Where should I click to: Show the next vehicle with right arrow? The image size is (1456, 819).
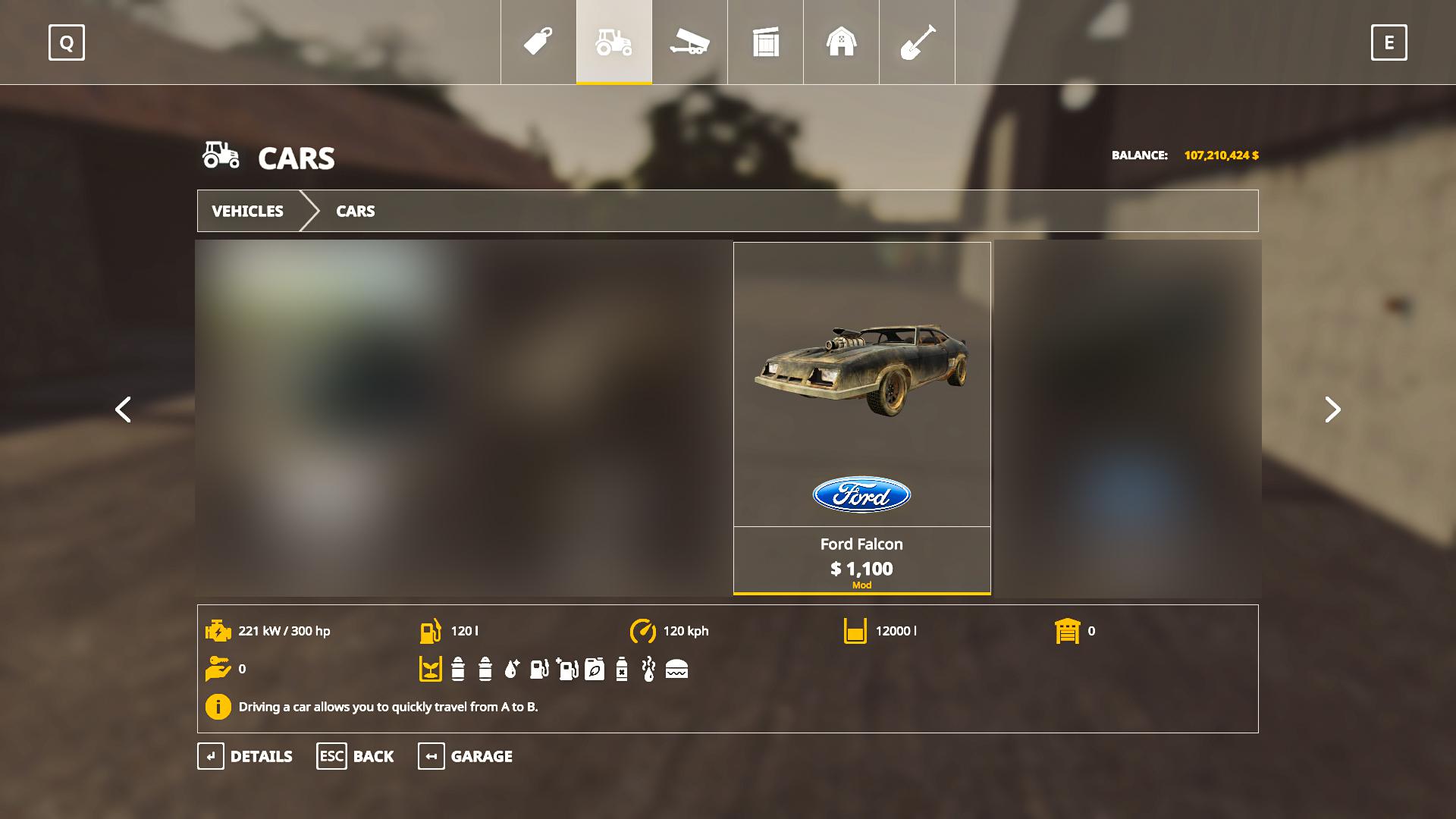click(1332, 409)
